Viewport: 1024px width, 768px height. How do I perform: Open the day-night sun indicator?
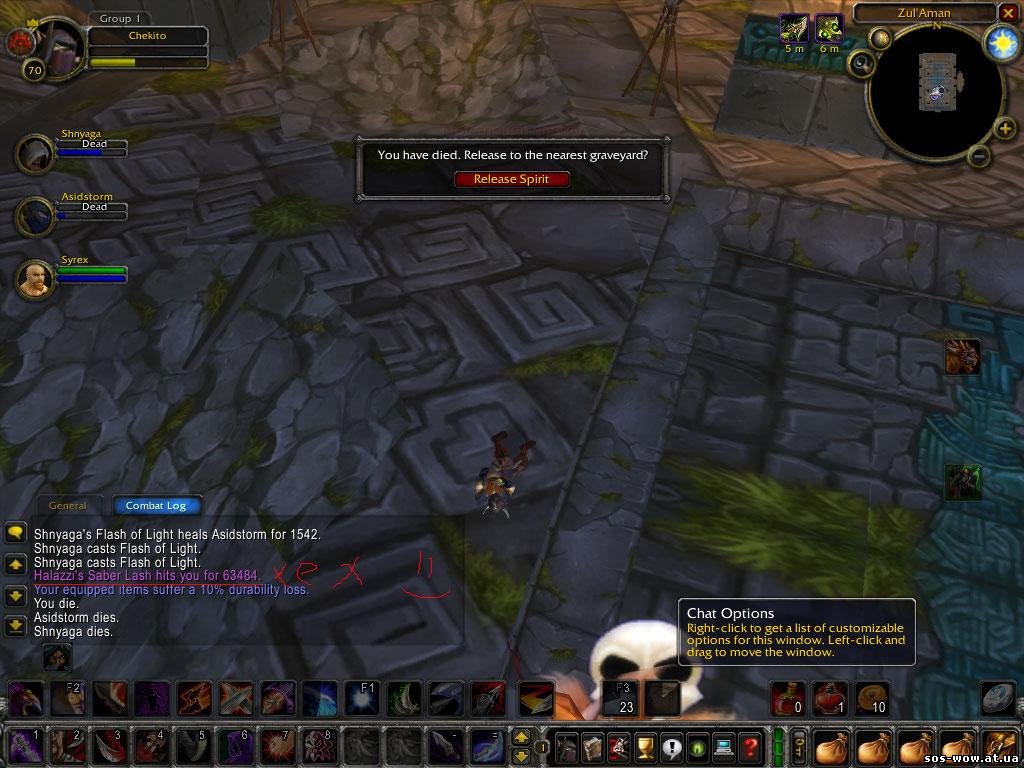click(x=1000, y=42)
